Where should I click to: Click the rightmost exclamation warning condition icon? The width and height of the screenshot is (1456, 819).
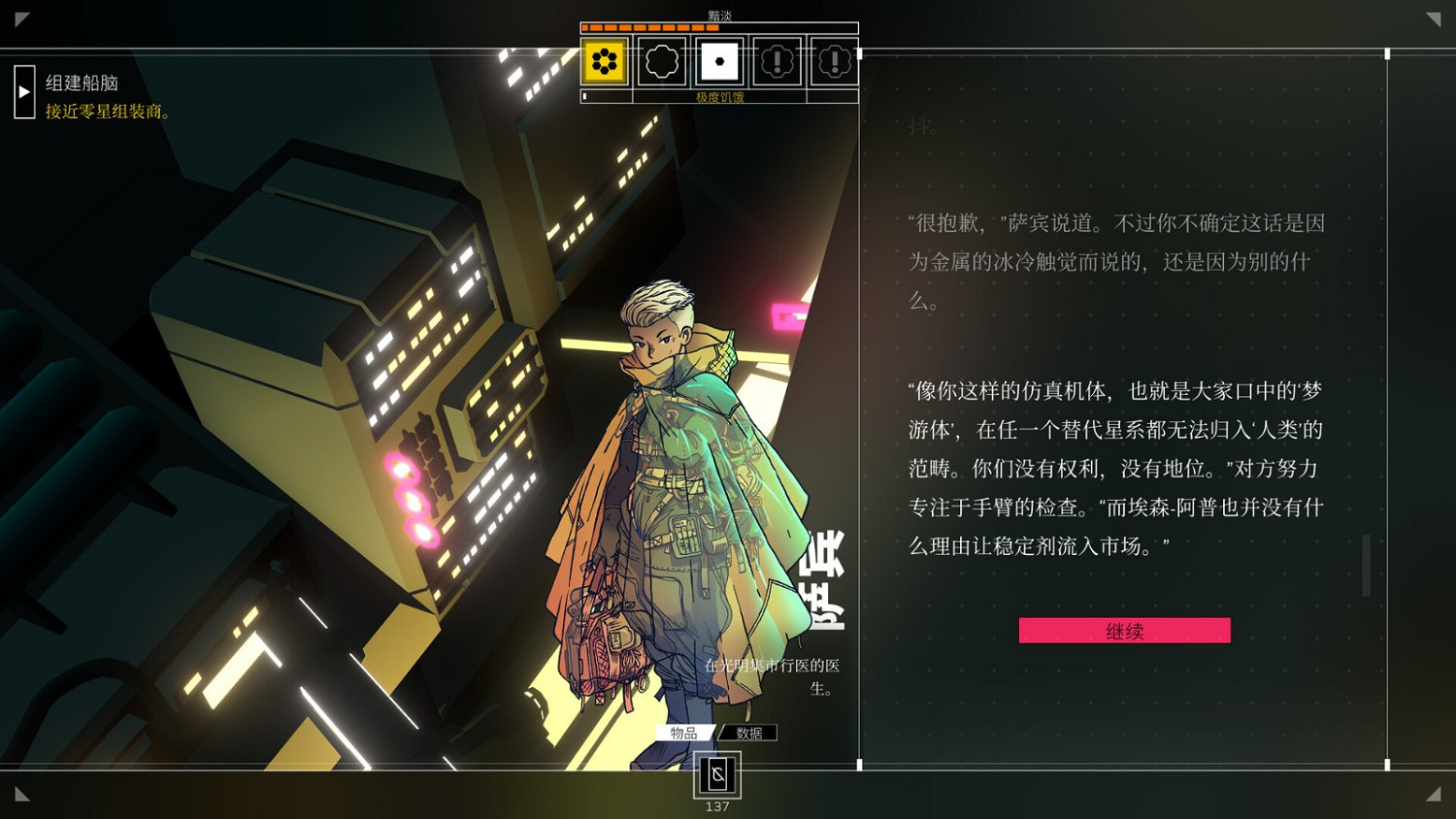click(834, 61)
